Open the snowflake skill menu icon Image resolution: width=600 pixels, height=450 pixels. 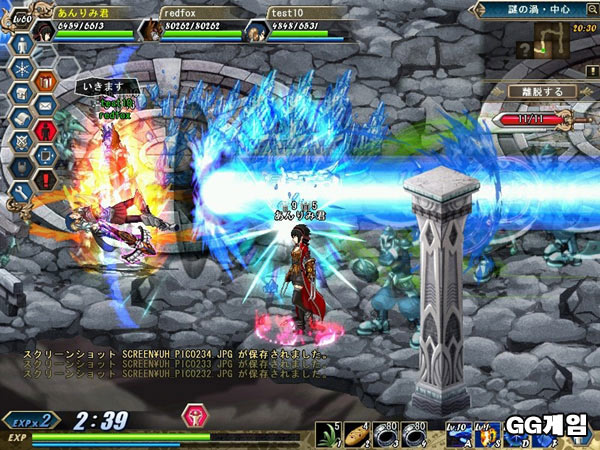(22, 68)
